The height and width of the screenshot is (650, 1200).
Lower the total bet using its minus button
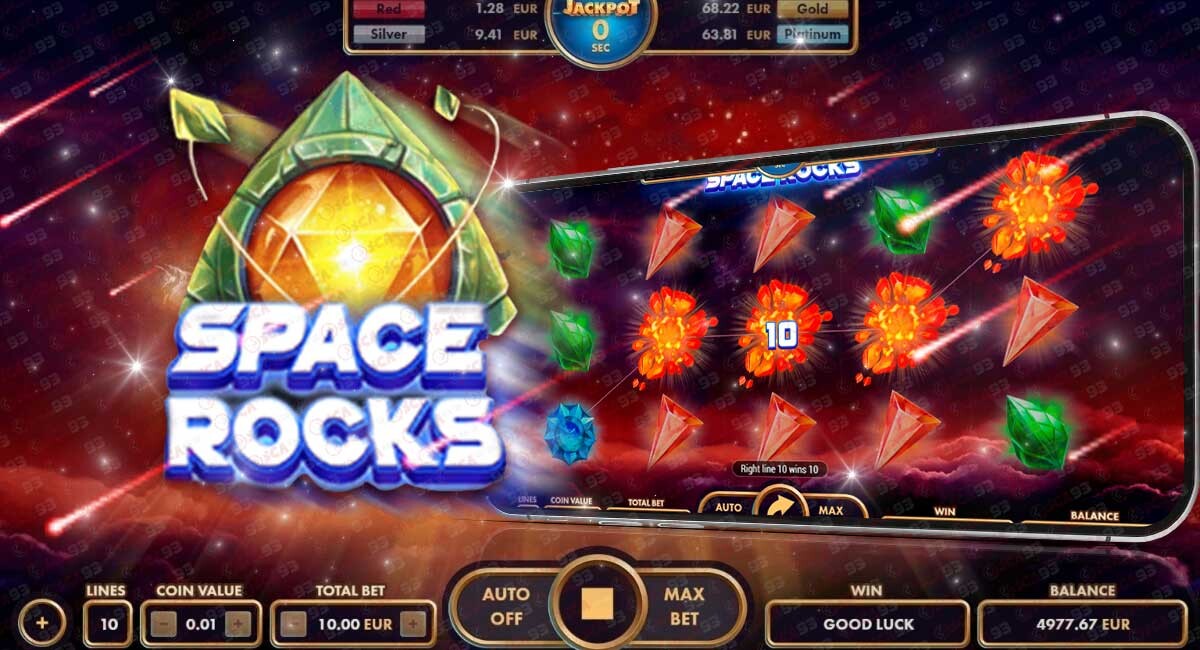pyautogui.click(x=294, y=625)
